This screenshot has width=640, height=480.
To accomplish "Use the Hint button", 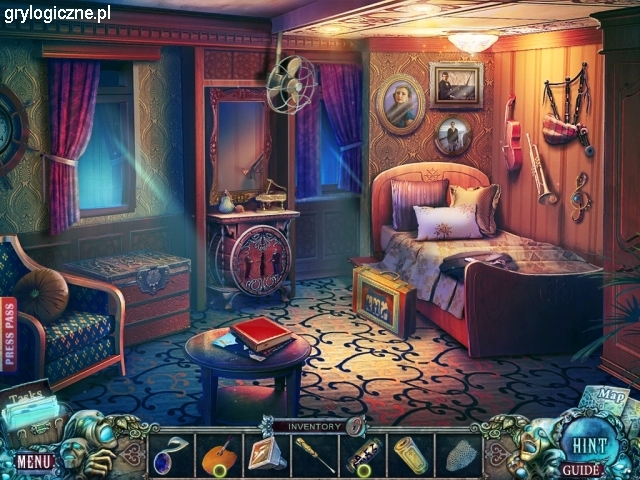I will 581,445.
